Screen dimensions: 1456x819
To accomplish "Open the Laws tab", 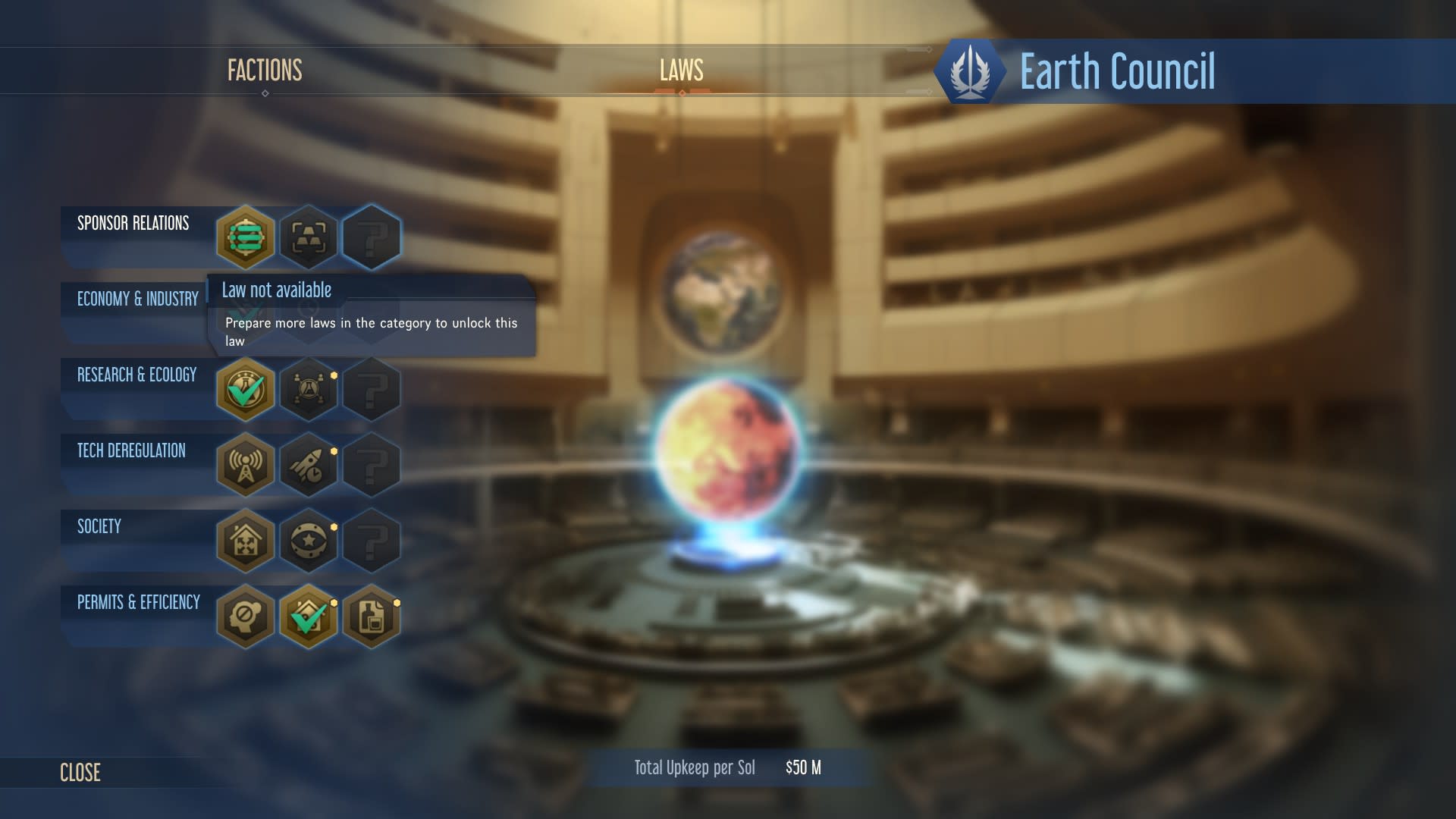I will (x=681, y=71).
